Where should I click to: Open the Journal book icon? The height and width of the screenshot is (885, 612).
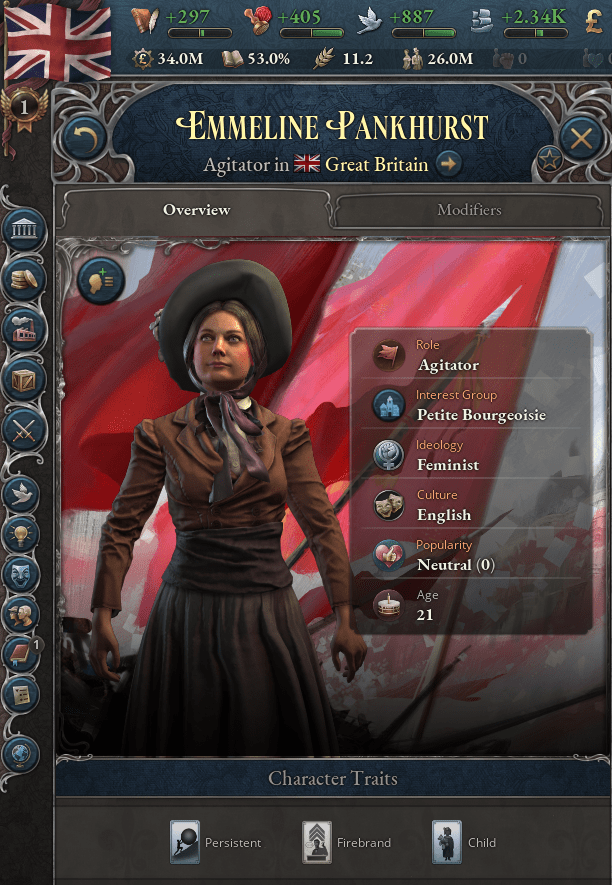point(22,656)
